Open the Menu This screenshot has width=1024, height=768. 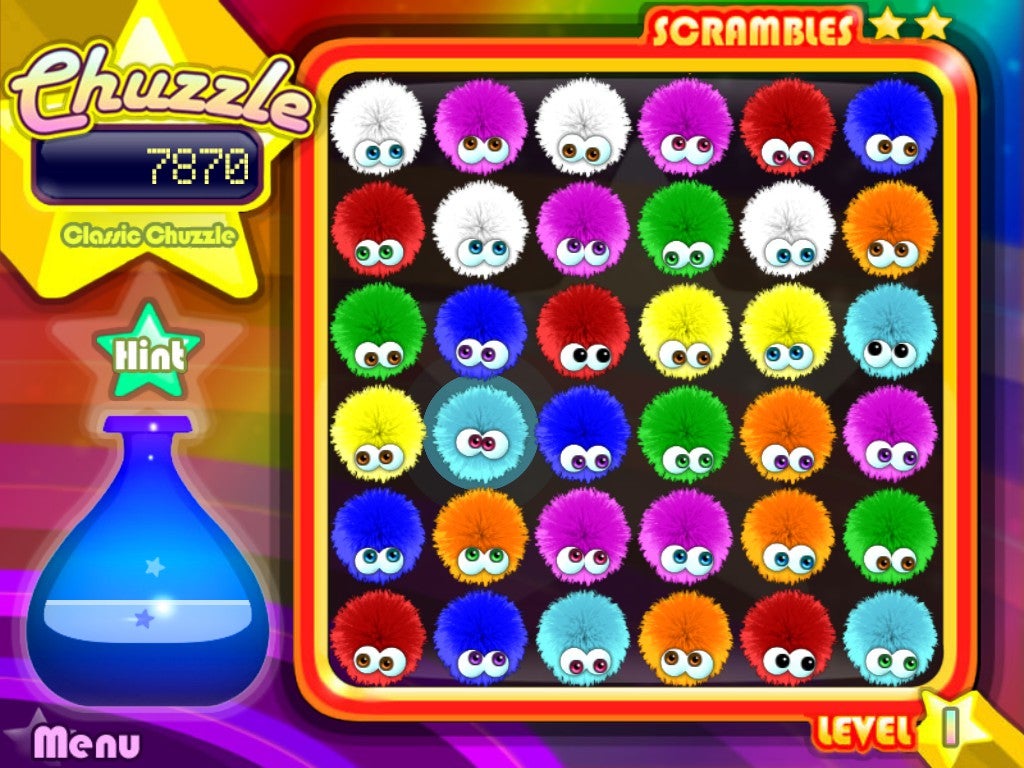[87, 742]
